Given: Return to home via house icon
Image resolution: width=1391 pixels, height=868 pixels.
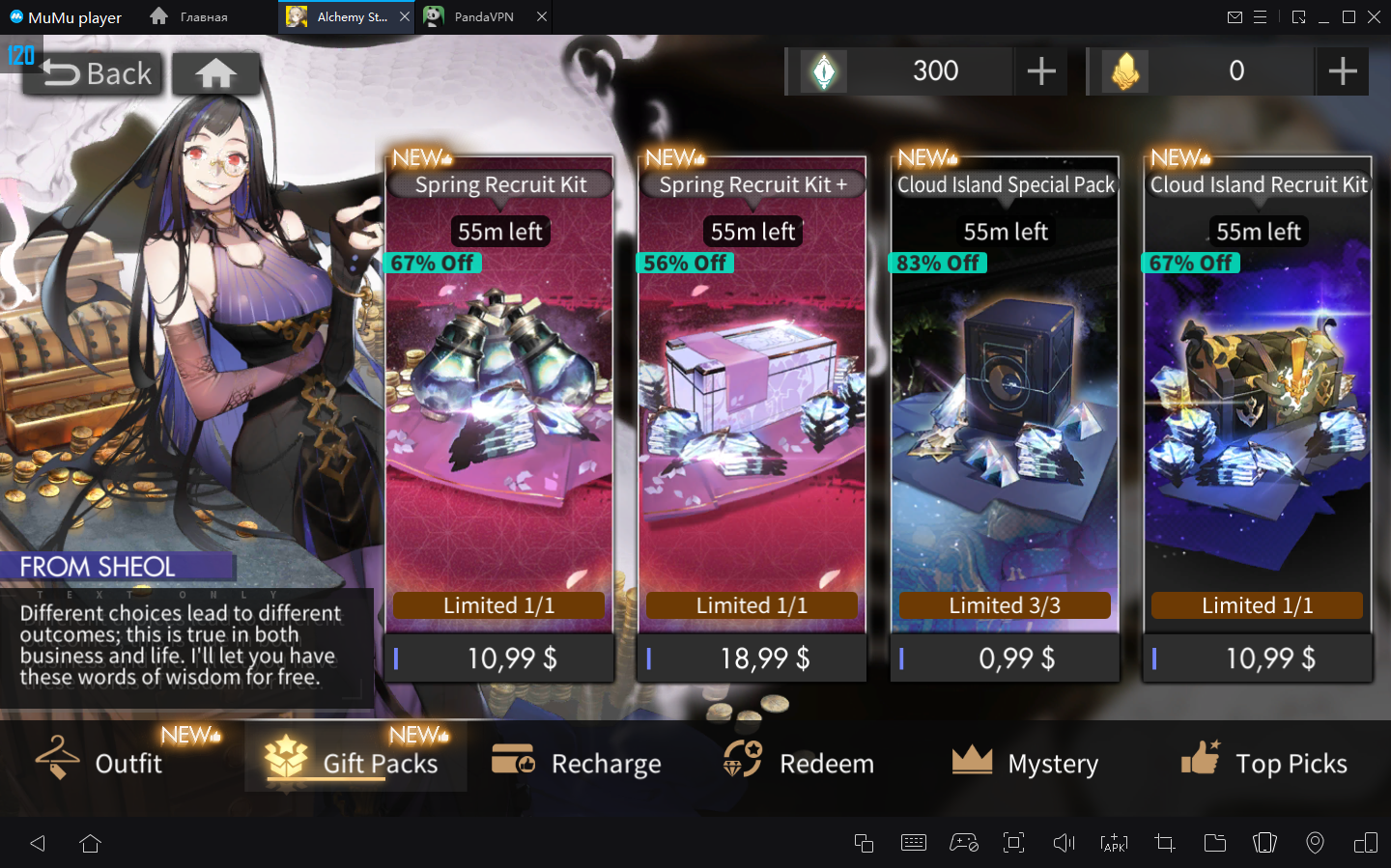Looking at the screenshot, I should point(215,73).
